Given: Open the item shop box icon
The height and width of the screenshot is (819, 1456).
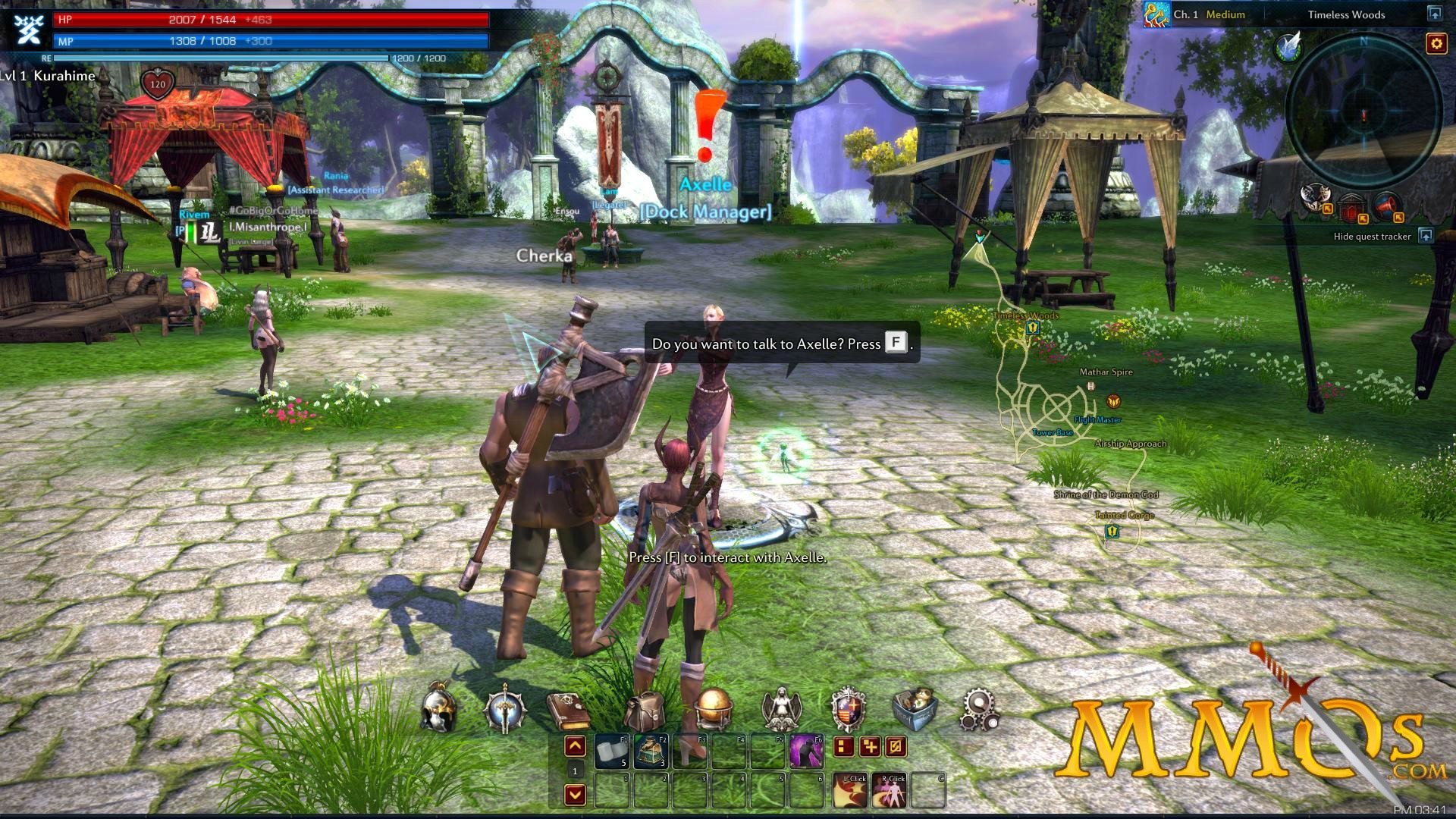Looking at the screenshot, I should (x=914, y=708).
